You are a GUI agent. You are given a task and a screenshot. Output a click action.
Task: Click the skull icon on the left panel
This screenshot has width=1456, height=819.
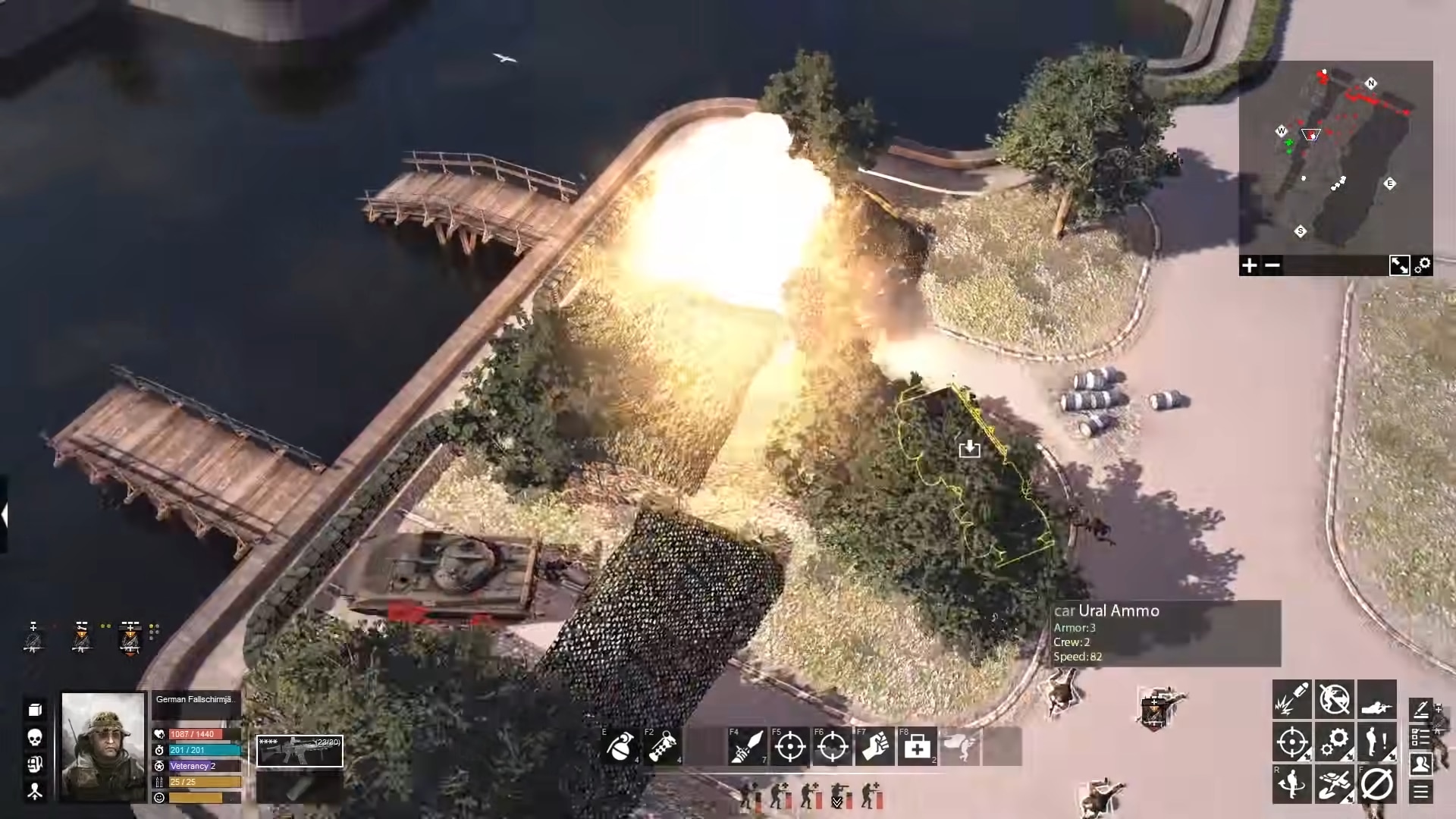33,737
